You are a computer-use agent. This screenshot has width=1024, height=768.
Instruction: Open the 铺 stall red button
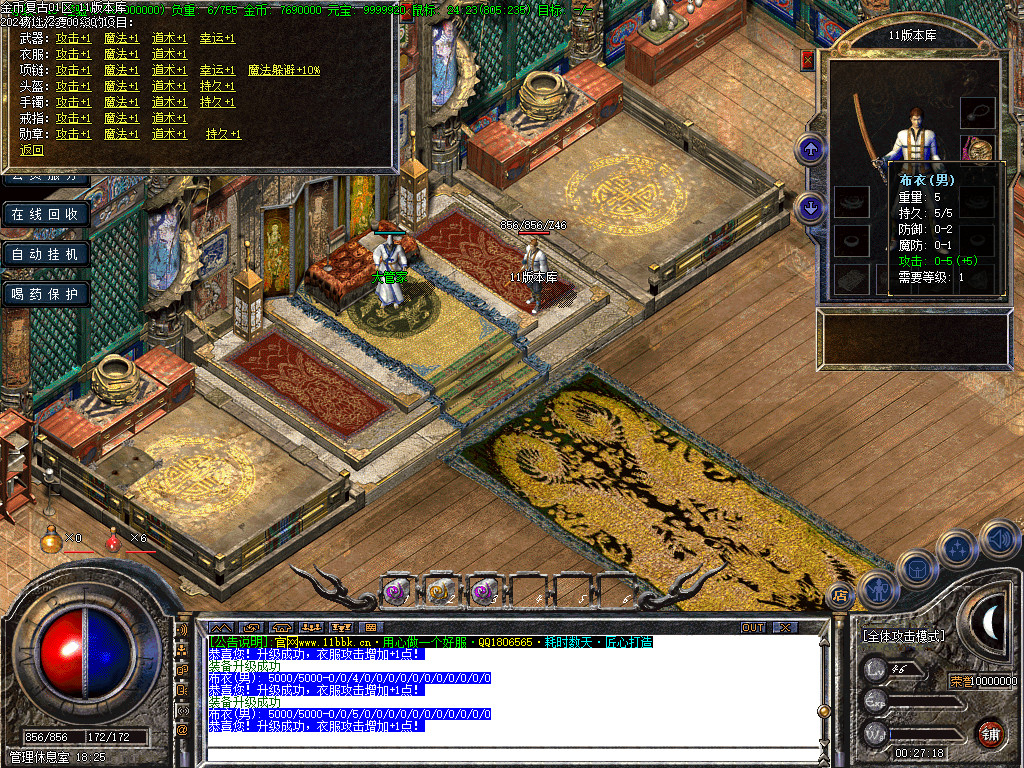[991, 733]
